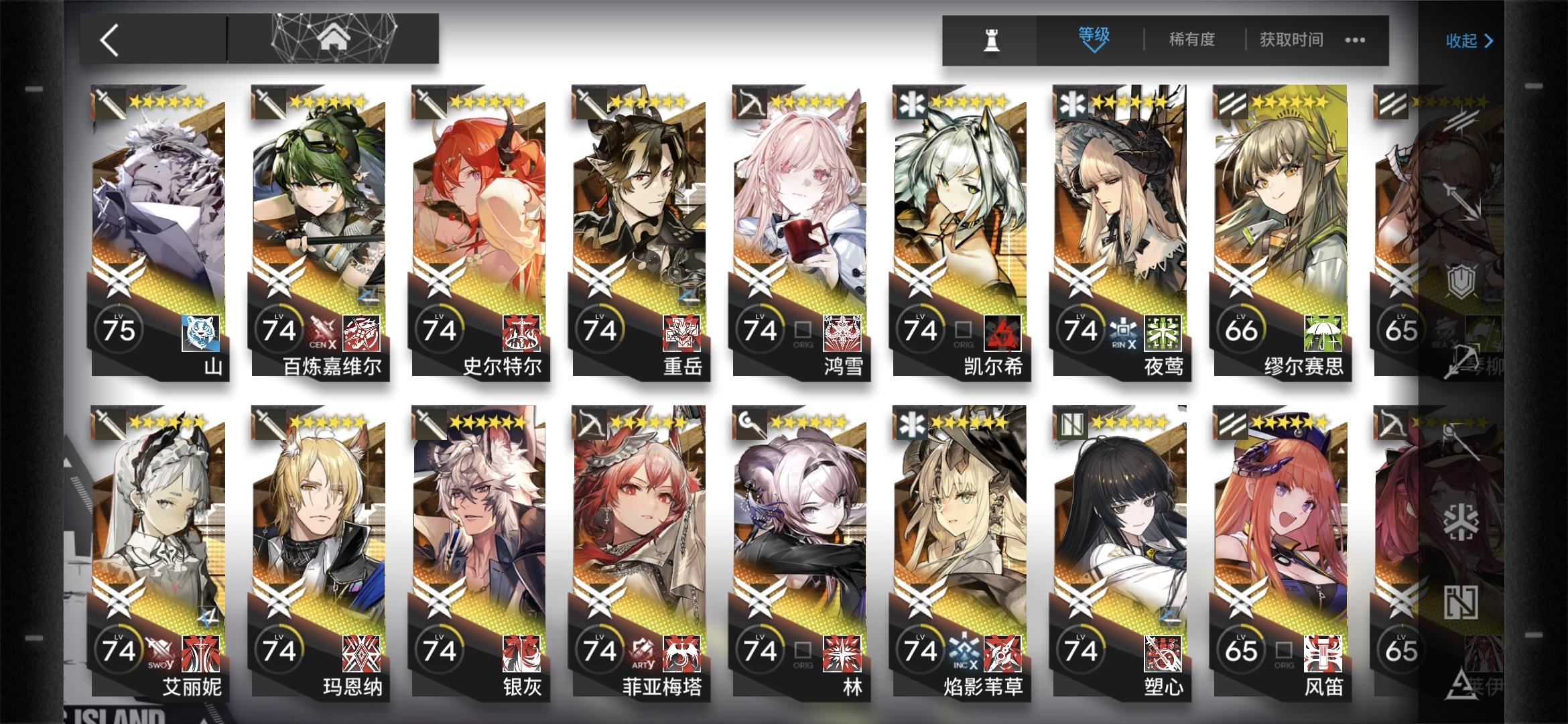Click the rook class filter icon
Viewport: 1568px width, 724px height.
(993, 40)
